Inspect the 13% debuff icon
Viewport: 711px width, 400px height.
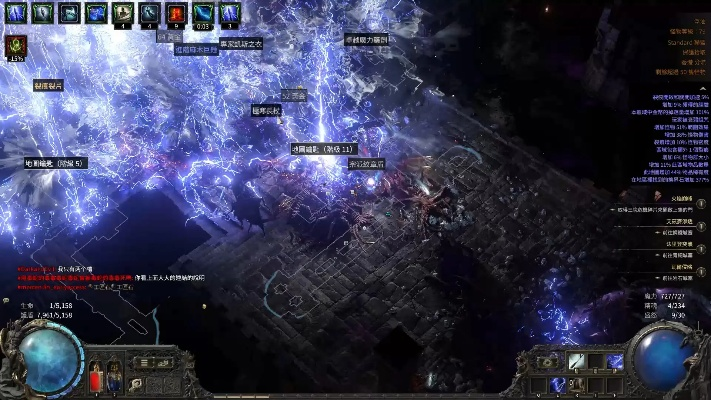pos(16,46)
